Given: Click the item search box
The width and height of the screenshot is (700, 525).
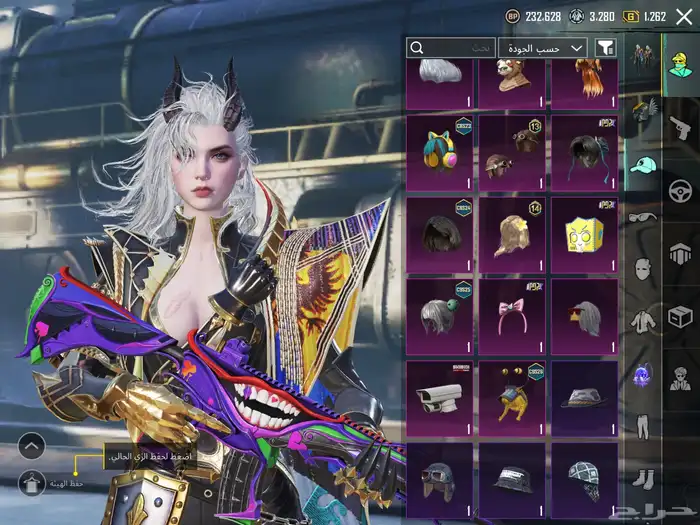Looking at the screenshot, I should 452,47.
